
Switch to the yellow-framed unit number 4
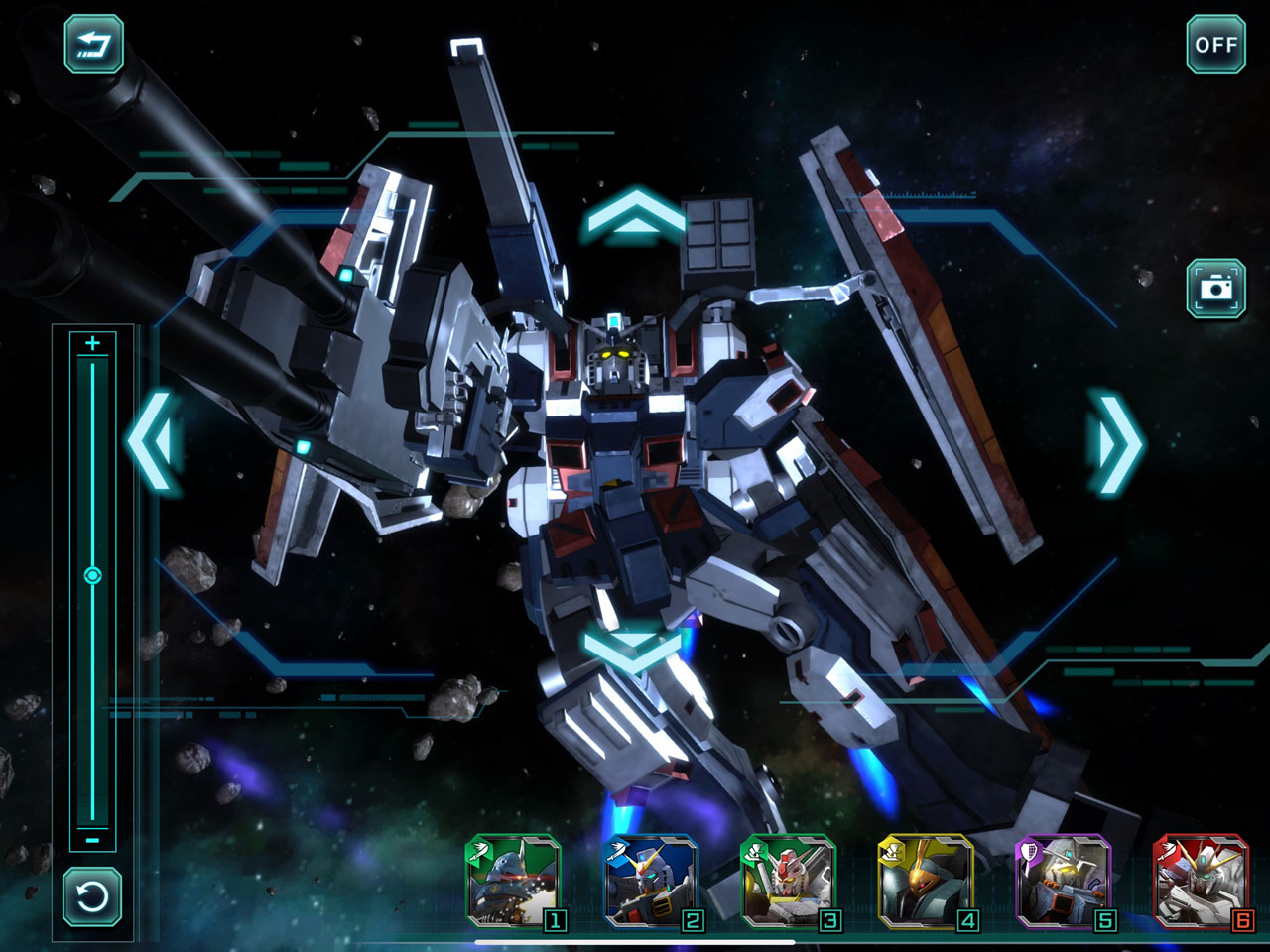click(926, 882)
